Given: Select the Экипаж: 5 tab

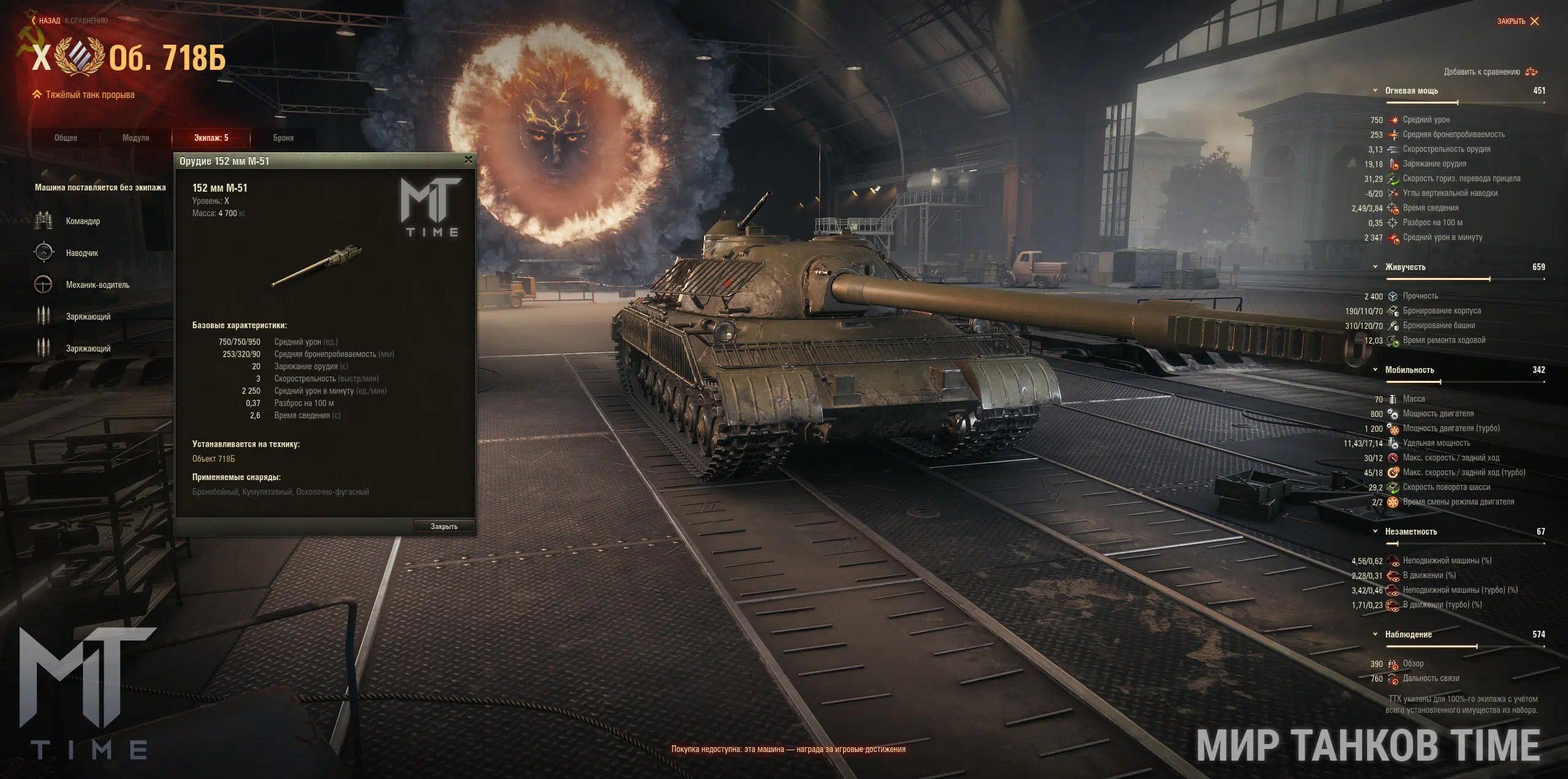Looking at the screenshot, I should (x=211, y=138).
